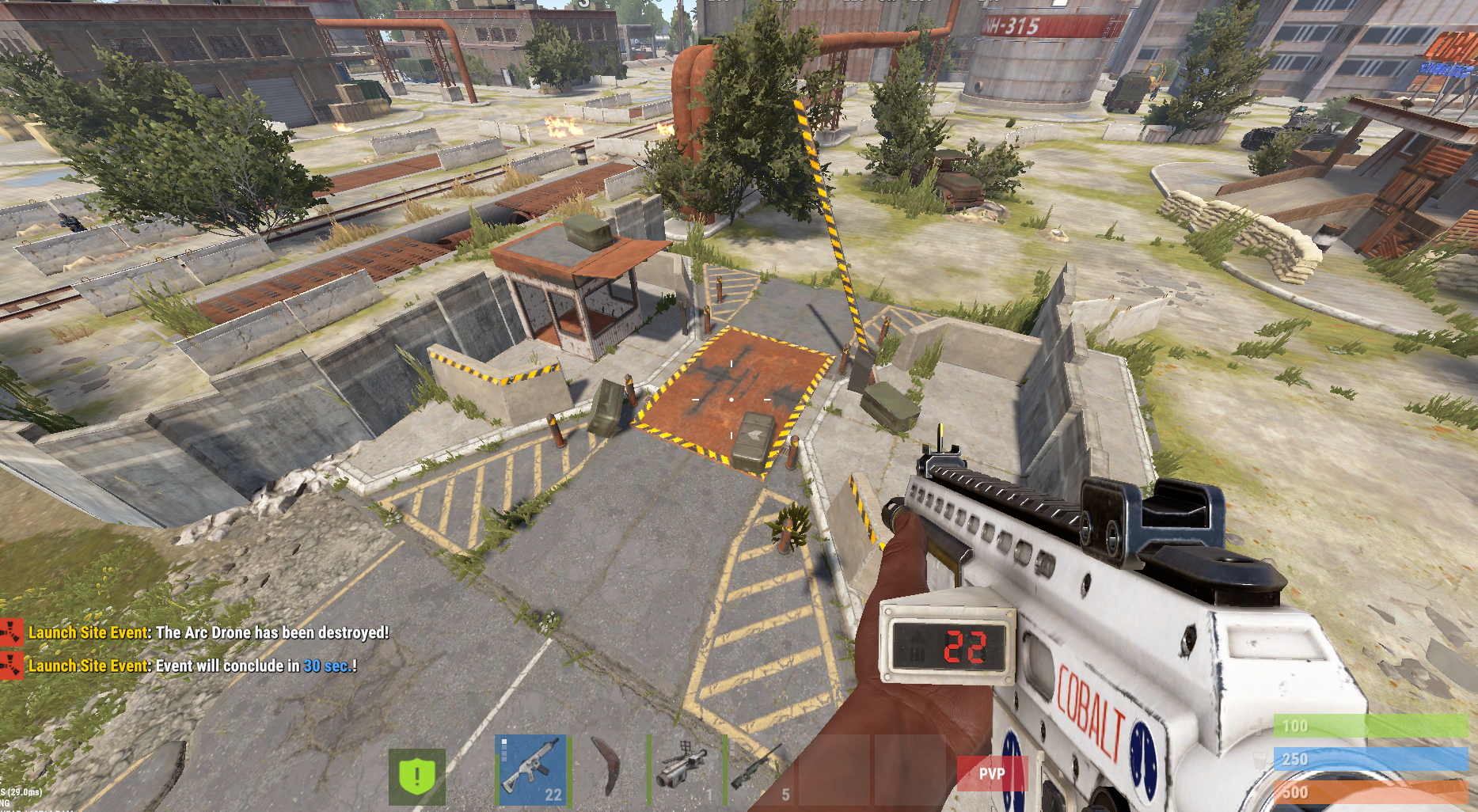Screen dimensions: 1478x812
Task: Click the red PVP indicator
Action: [992, 773]
